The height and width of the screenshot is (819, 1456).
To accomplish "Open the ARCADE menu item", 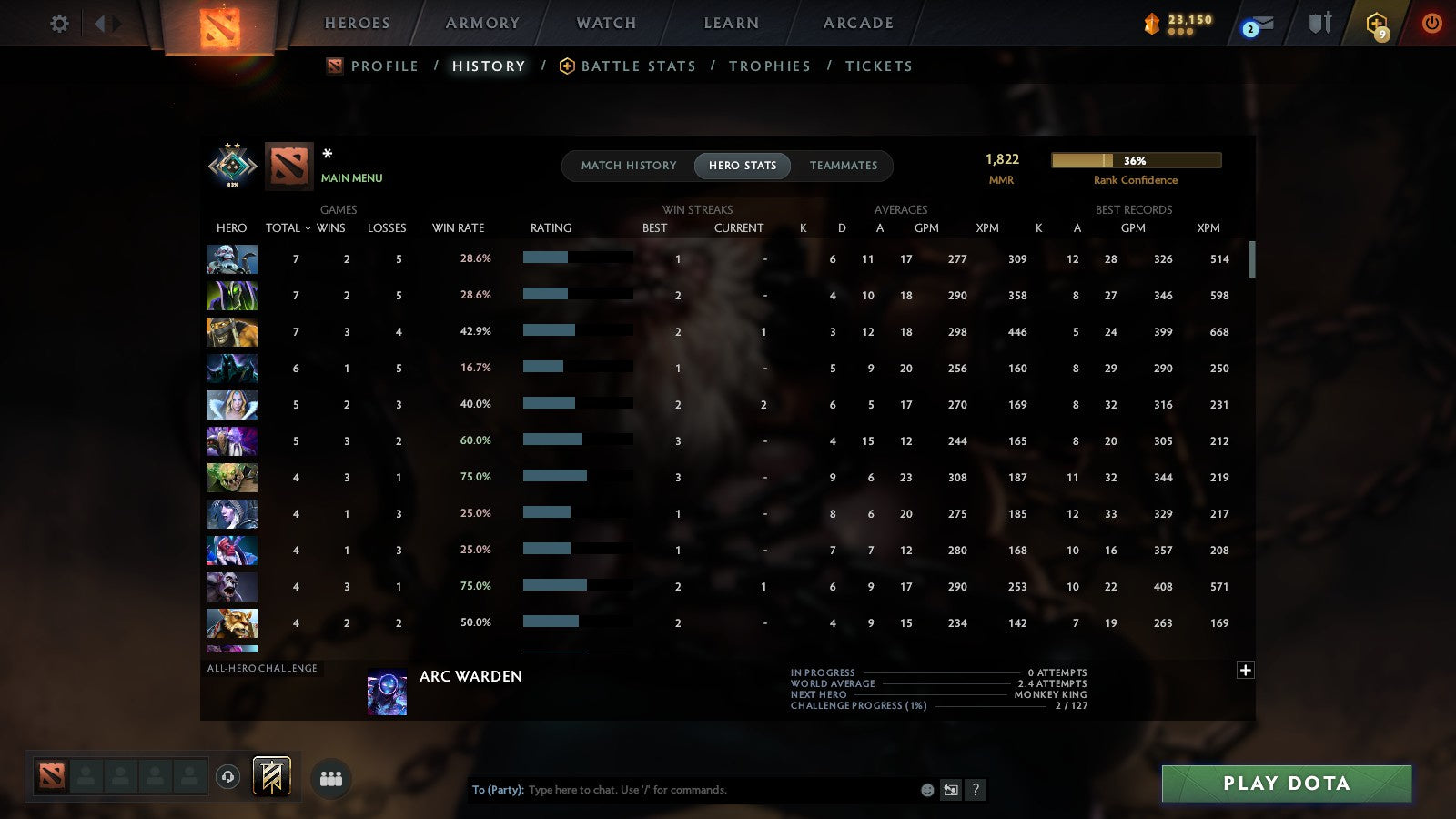I will tap(854, 23).
